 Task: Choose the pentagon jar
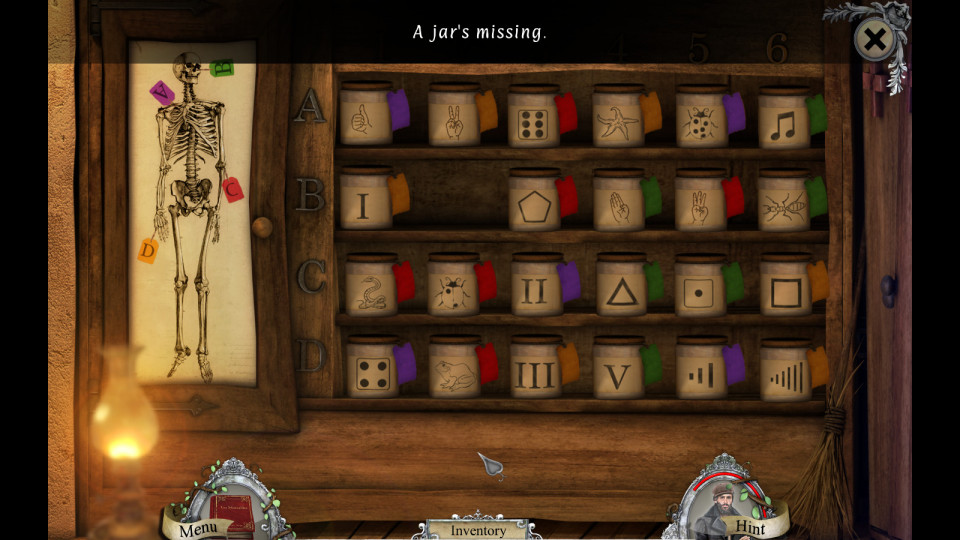[x=534, y=203]
